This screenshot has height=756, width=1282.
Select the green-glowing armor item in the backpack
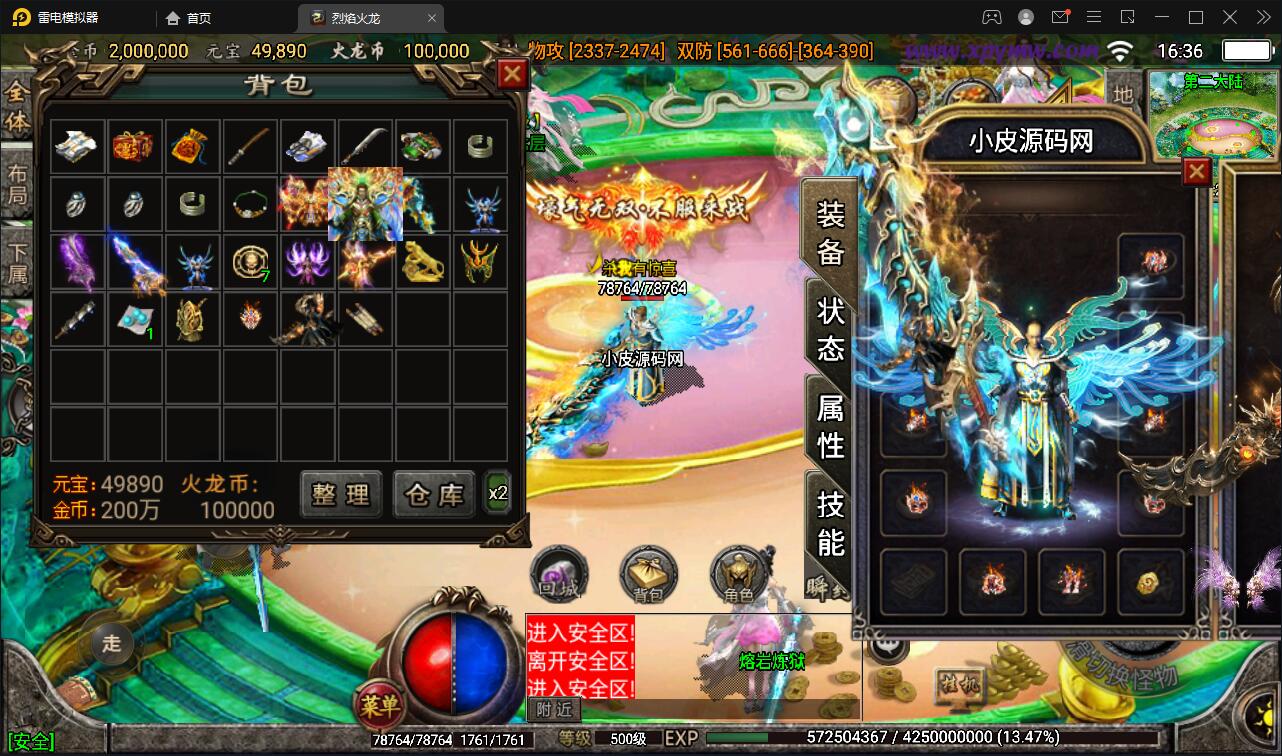pyautogui.click(x=365, y=204)
